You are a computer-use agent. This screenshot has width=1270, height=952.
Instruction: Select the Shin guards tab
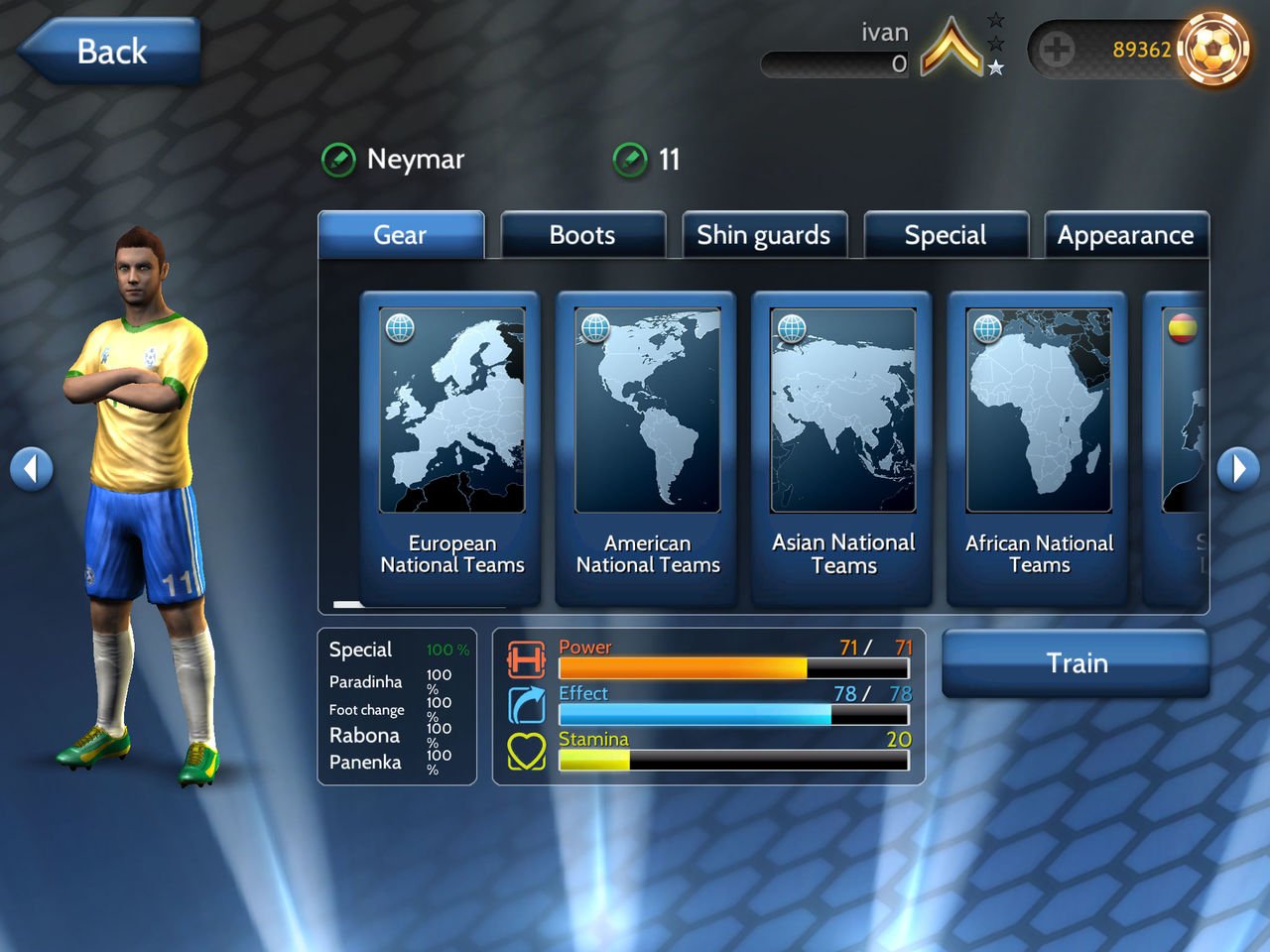764,235
